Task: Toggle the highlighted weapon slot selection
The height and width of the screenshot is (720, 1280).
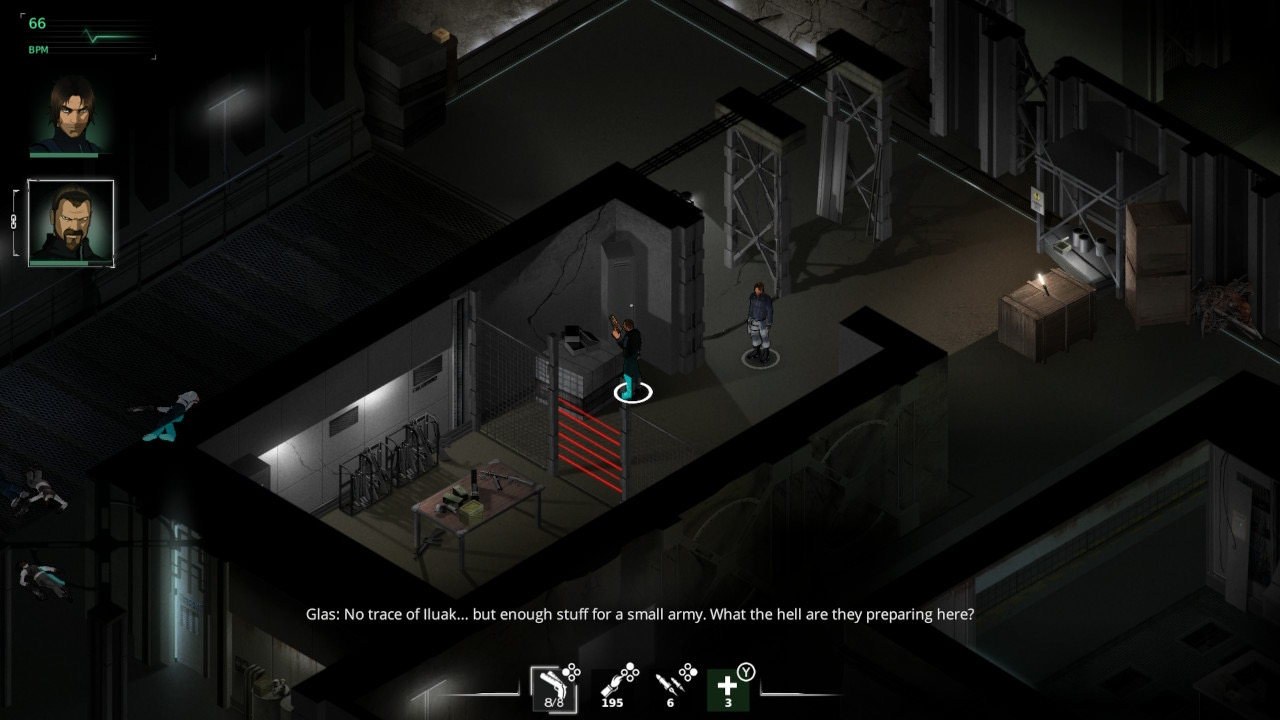Action: [x=553, y=690]
